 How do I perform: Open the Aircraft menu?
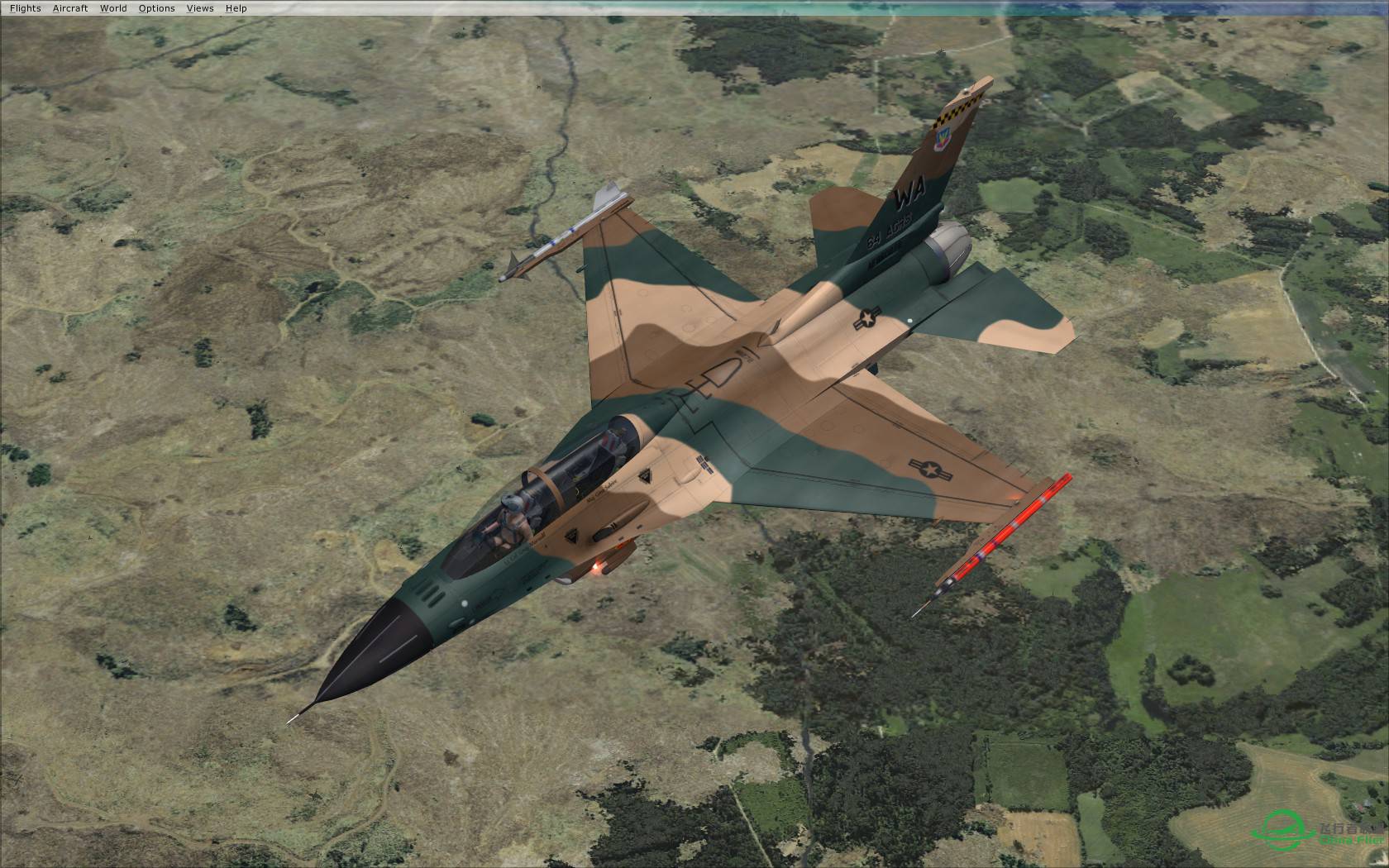70,8
